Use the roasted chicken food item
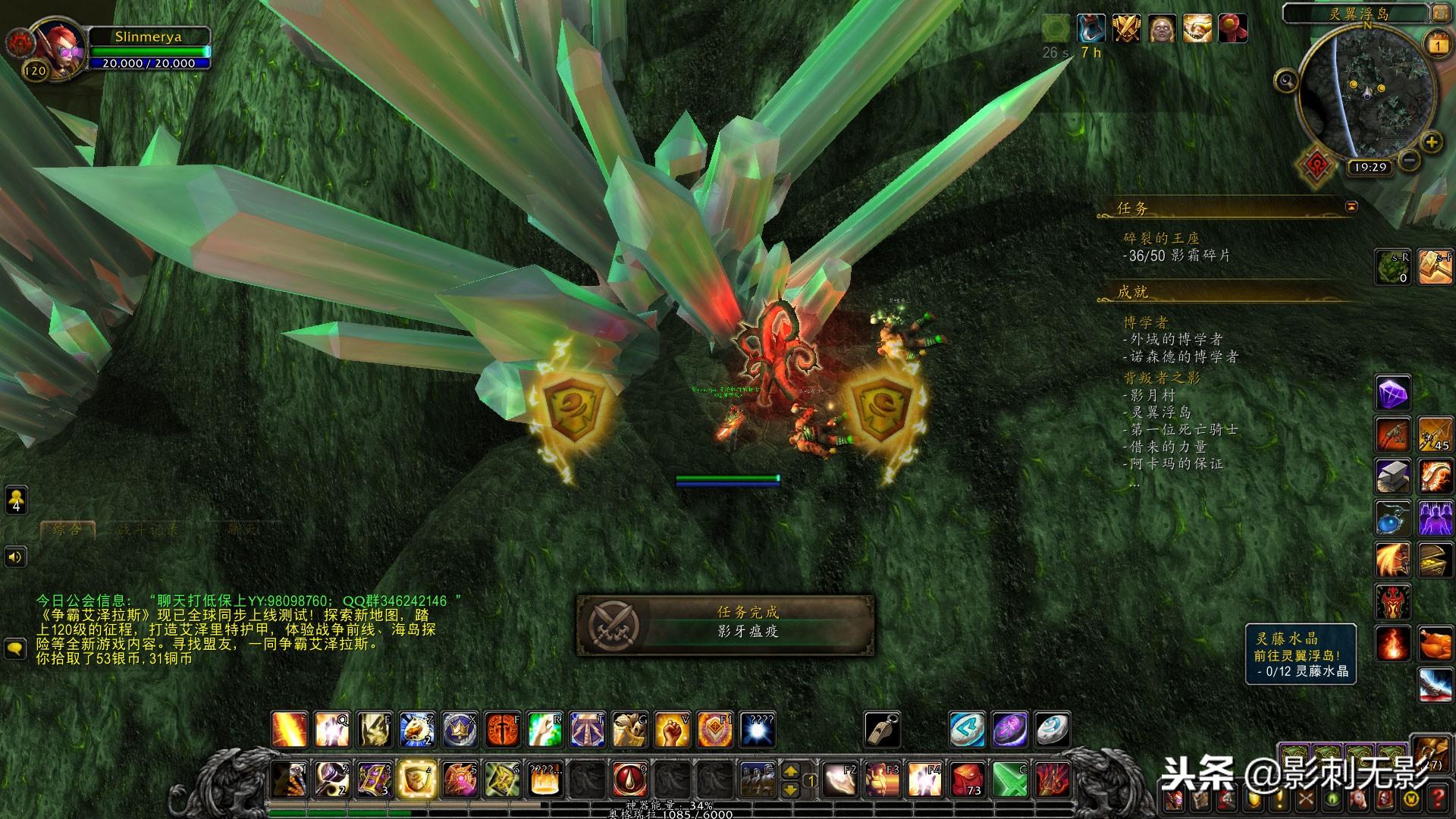Image resolution: width=1456 pixels, height=819 pixels. pos(1436,645)
